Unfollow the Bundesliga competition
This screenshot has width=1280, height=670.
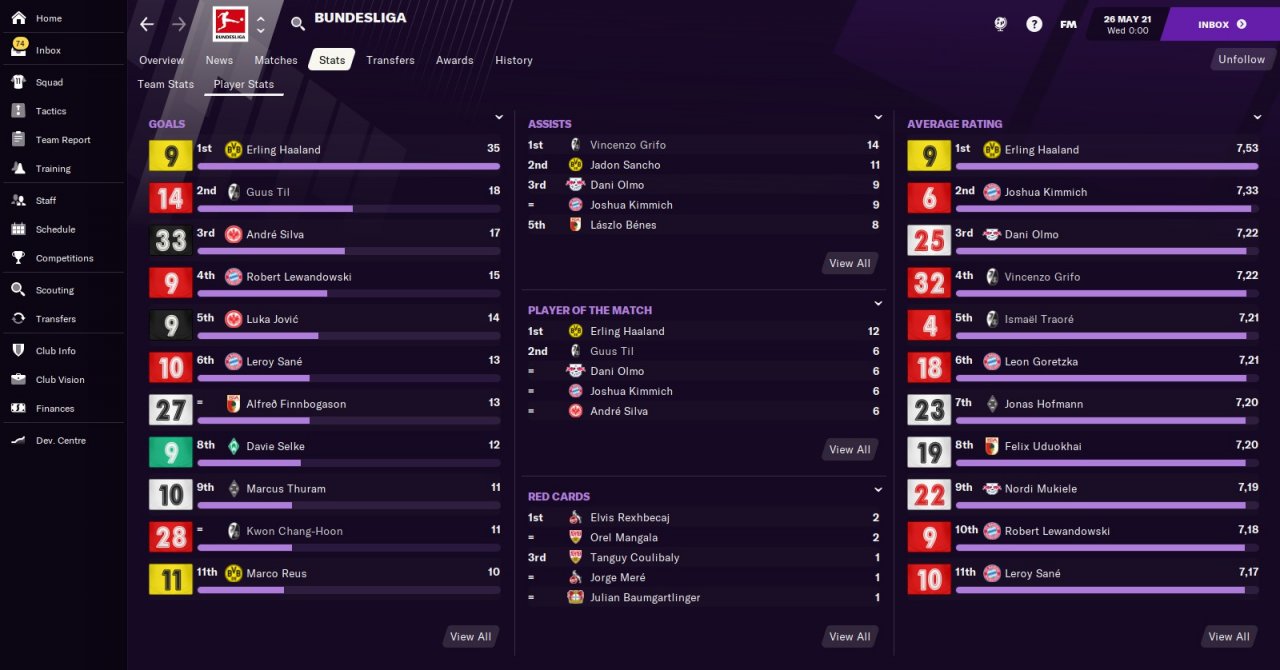click(1241, 60)
